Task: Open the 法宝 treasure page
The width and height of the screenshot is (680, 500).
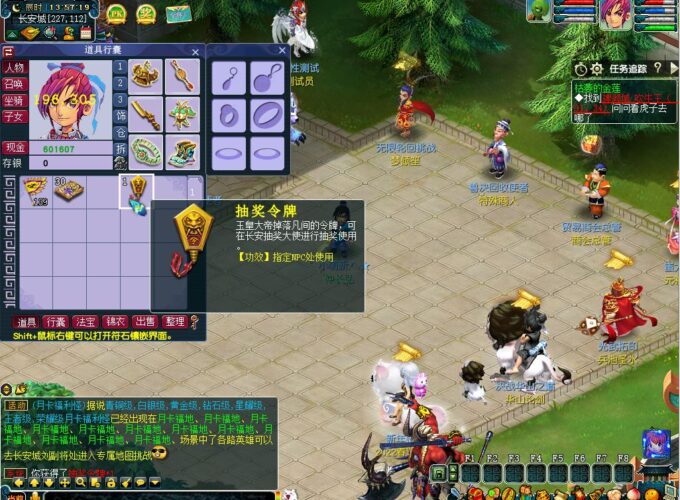Action: tap(86, 322)
